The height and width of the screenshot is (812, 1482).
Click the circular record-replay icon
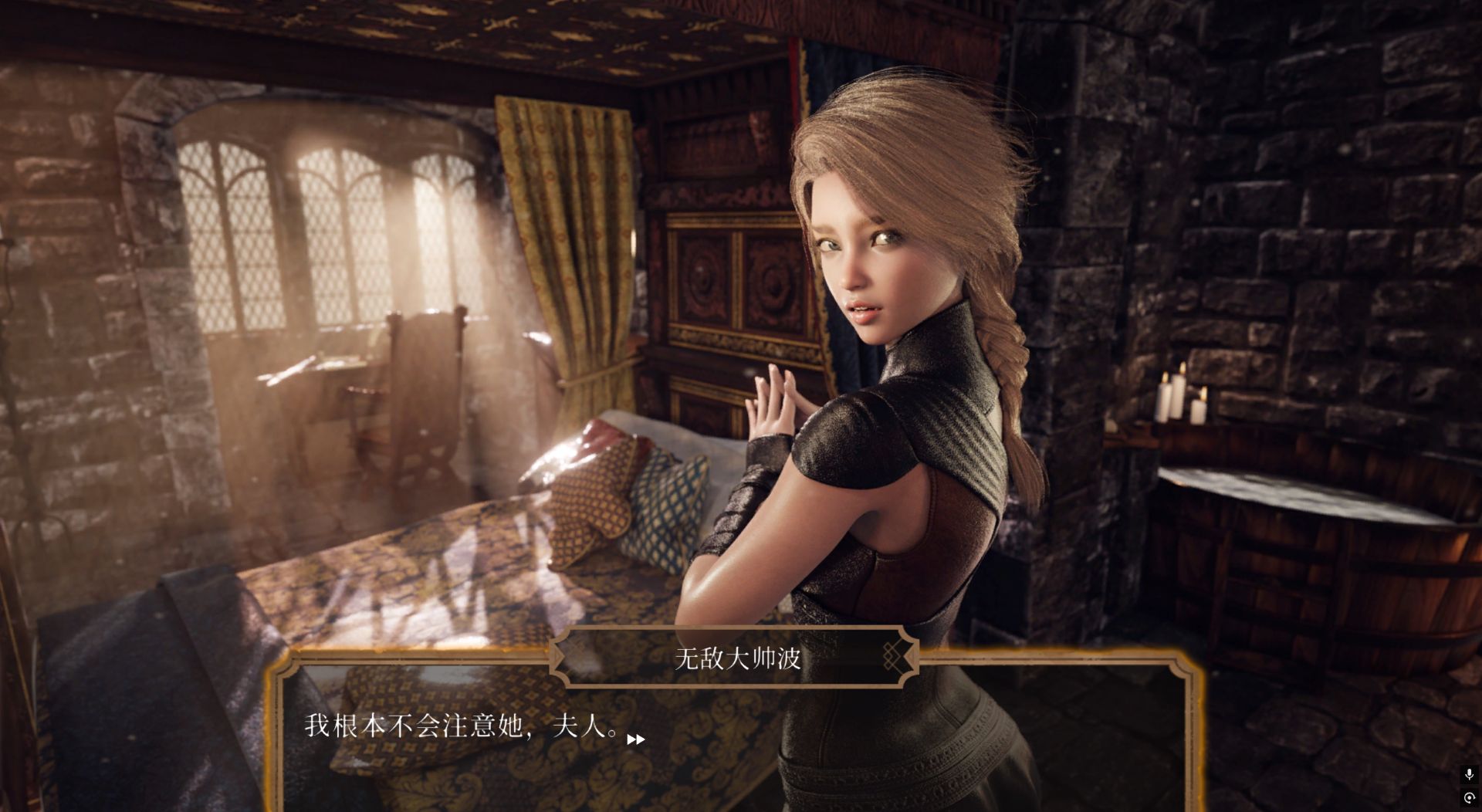(x=1469, y=798)
